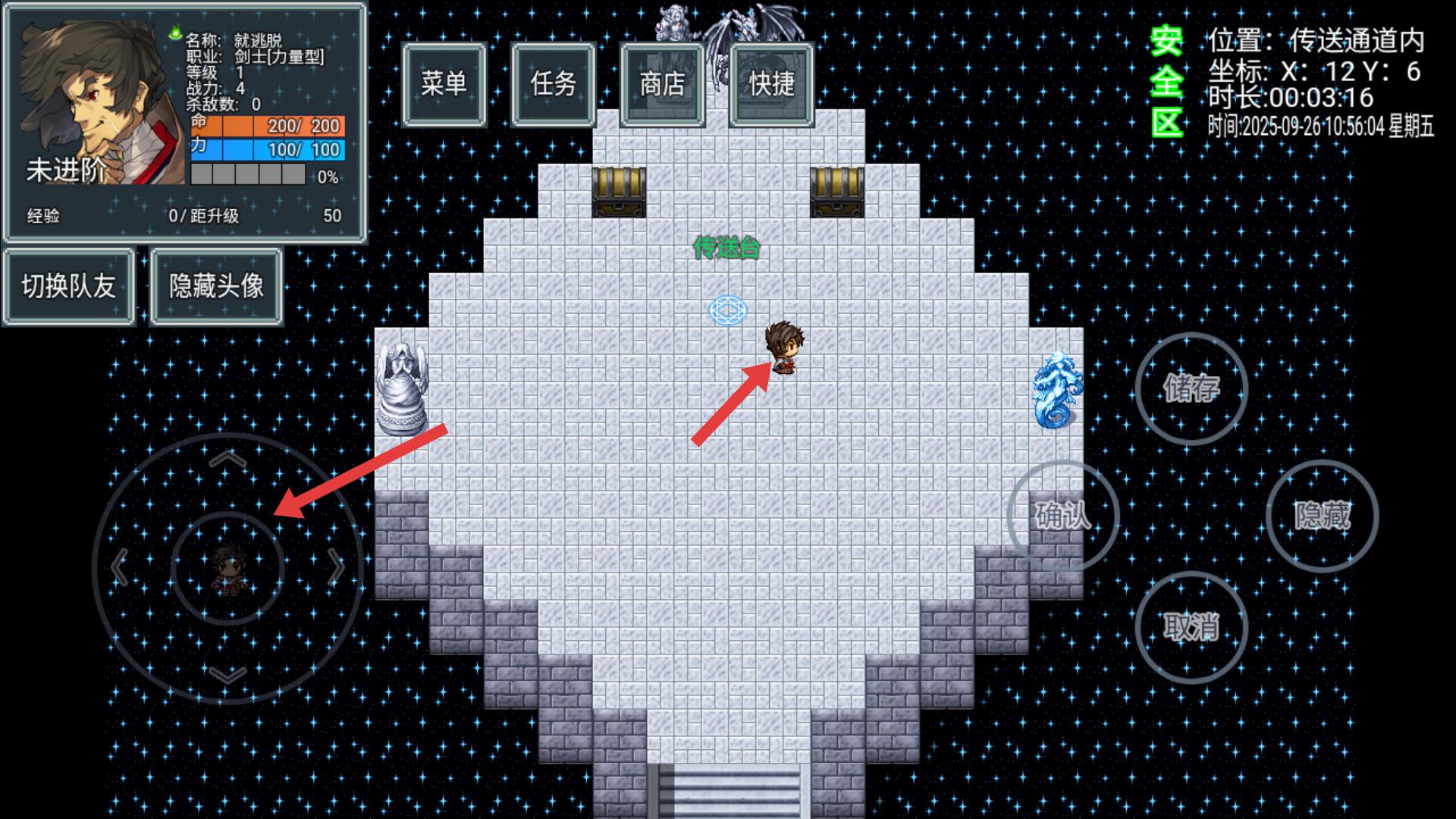Tap the 隐藏 round hide button
The height and width of the screenshot is (819, 1456).
[1322, 516]
